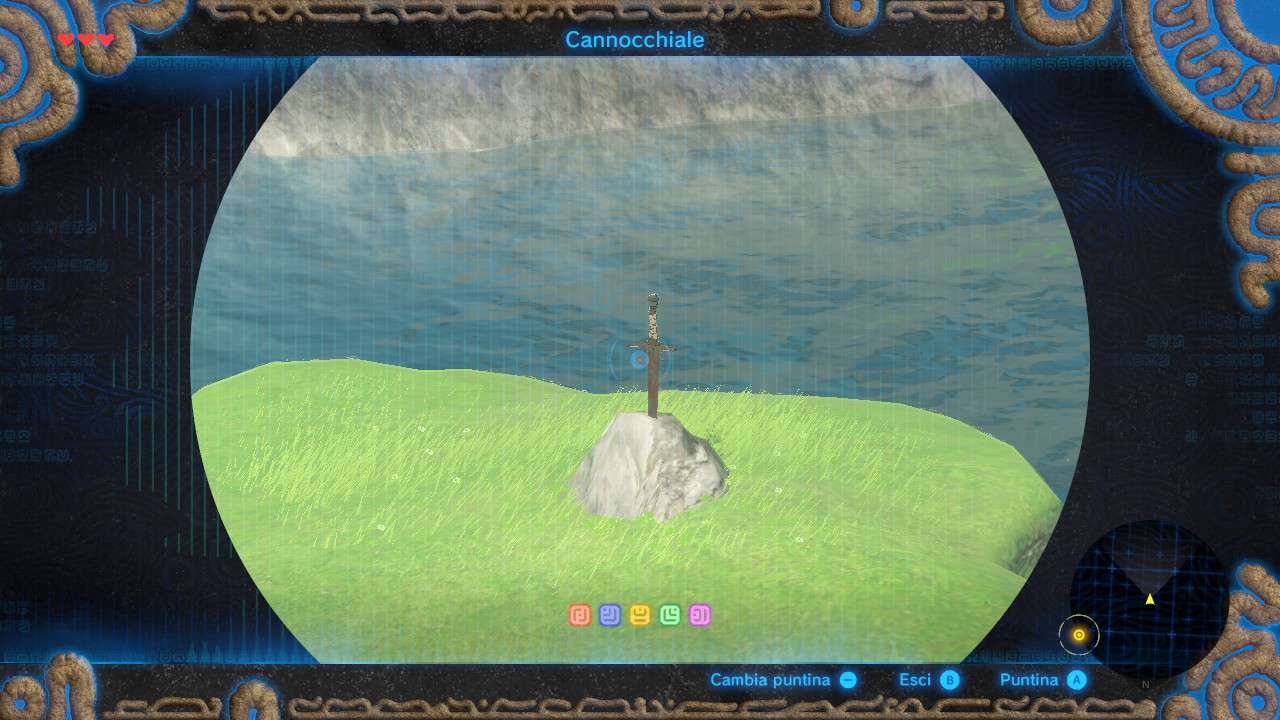The image size is (1280, 720).
Task: Open the circular minimap
Action: 1149,598
